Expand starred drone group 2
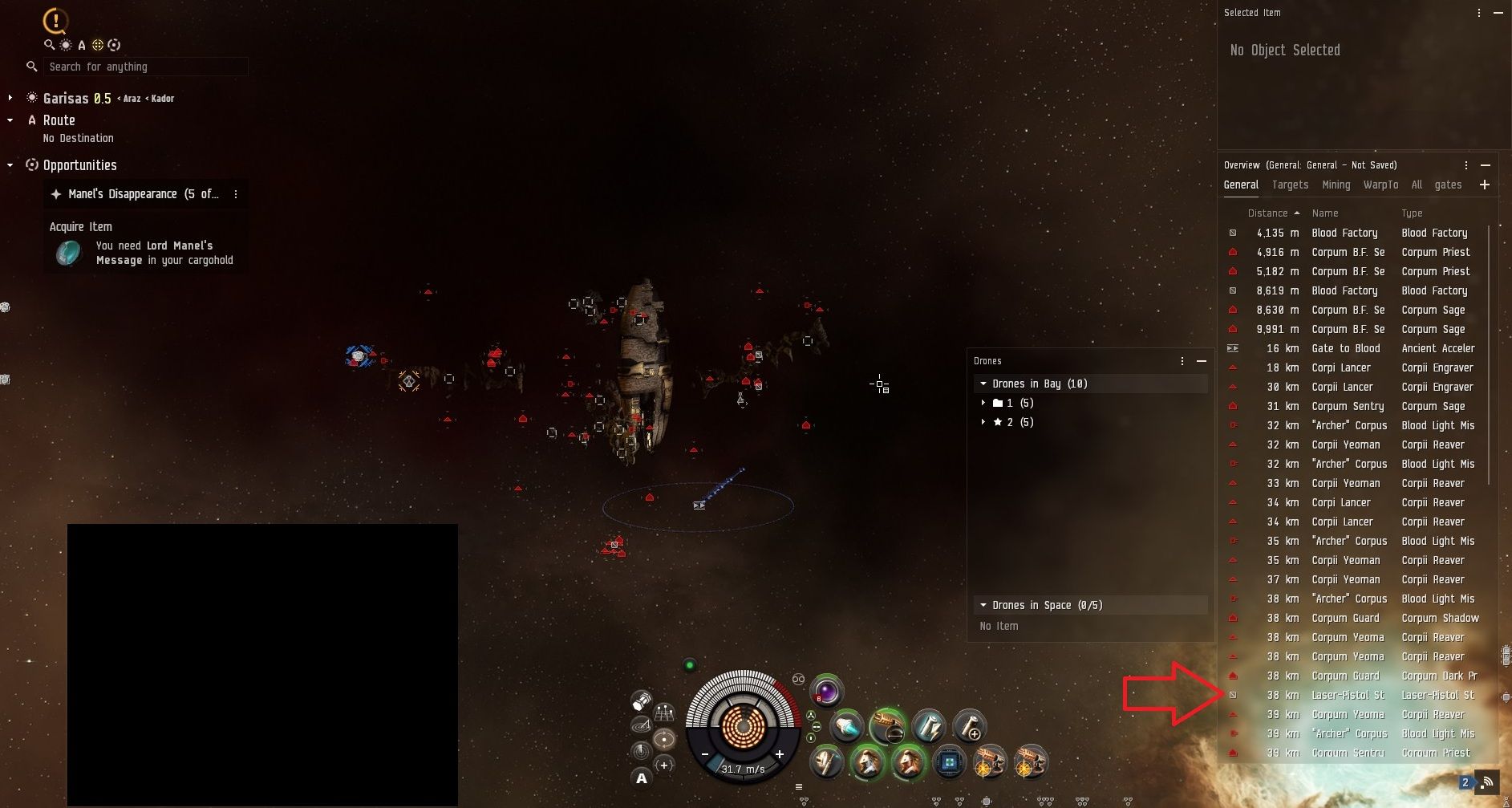This screenshot has width=1512, height=808. 983,422
